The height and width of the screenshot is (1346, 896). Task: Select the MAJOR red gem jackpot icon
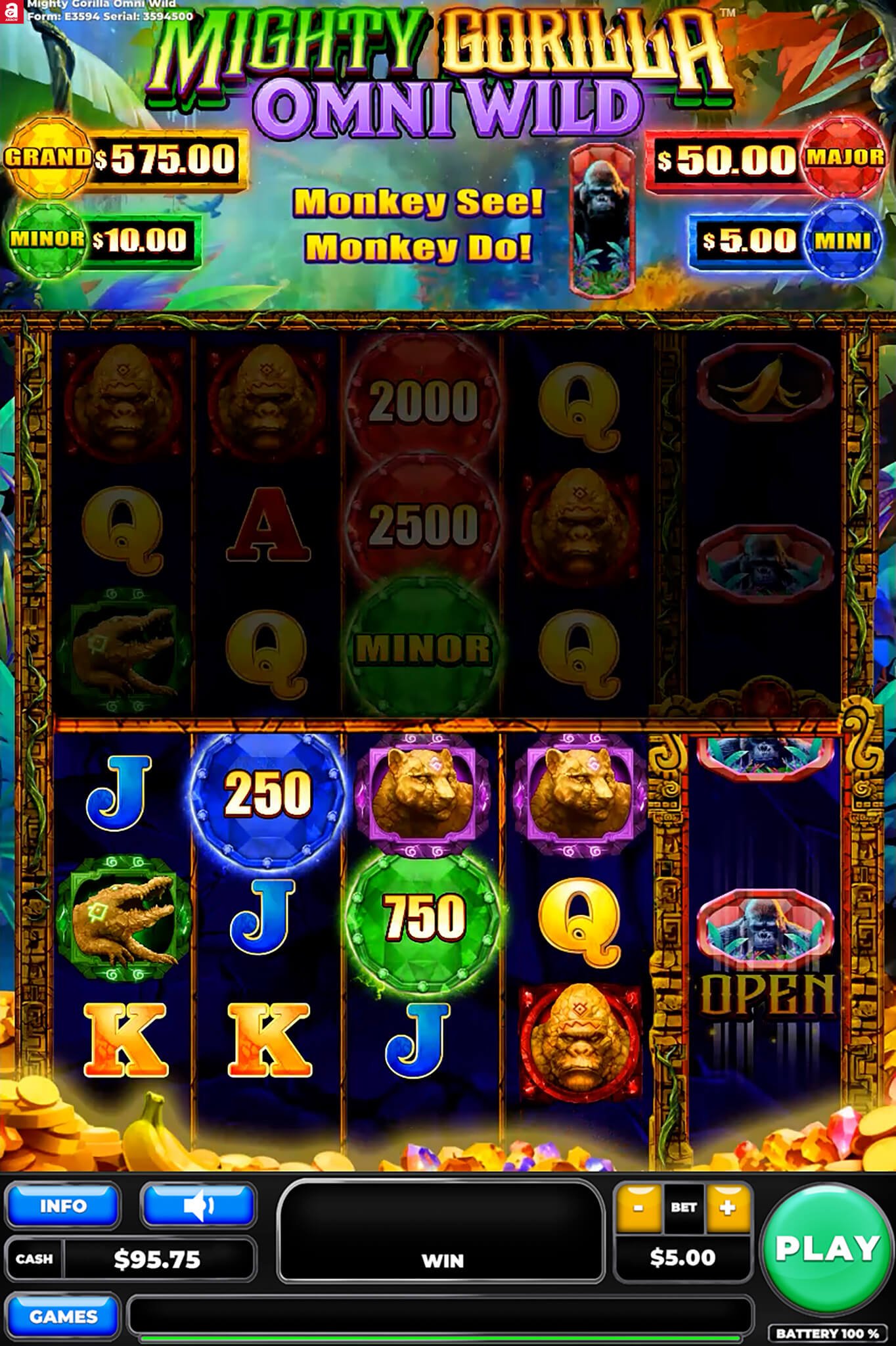(844, 158)
